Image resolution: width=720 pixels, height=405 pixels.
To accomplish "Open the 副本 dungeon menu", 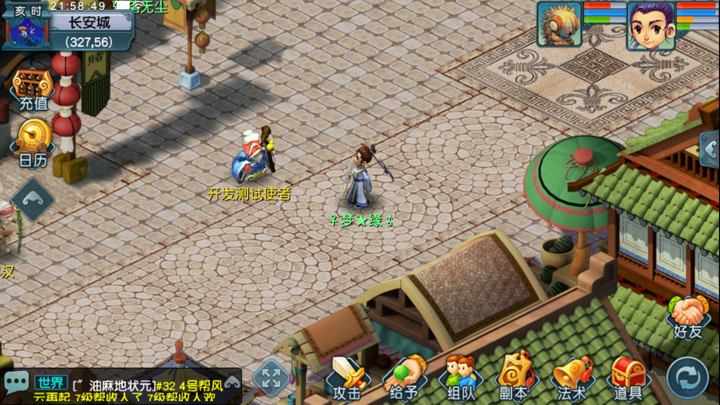I will tap(514, 378).
